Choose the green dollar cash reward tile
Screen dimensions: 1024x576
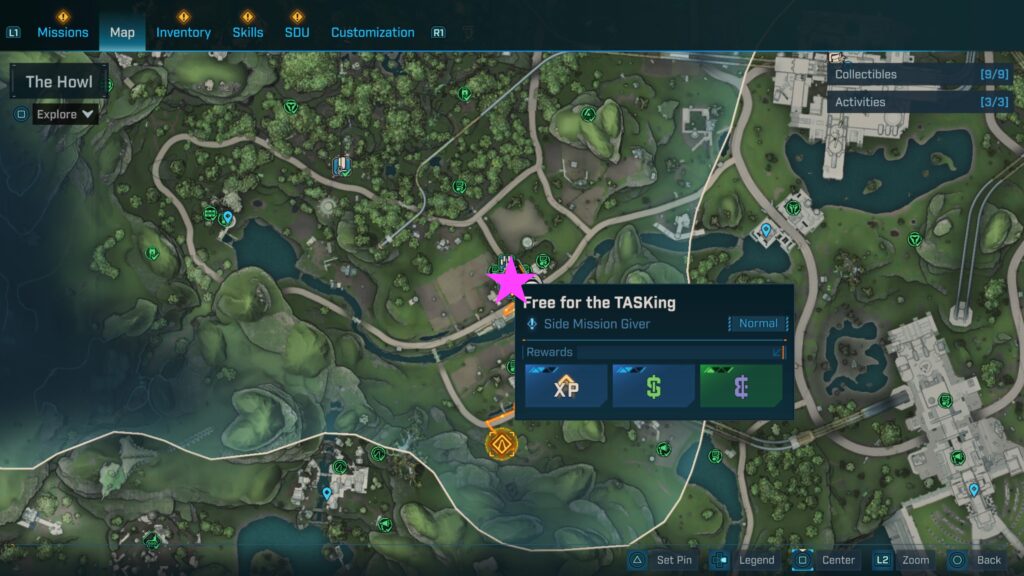click(653, 386)
